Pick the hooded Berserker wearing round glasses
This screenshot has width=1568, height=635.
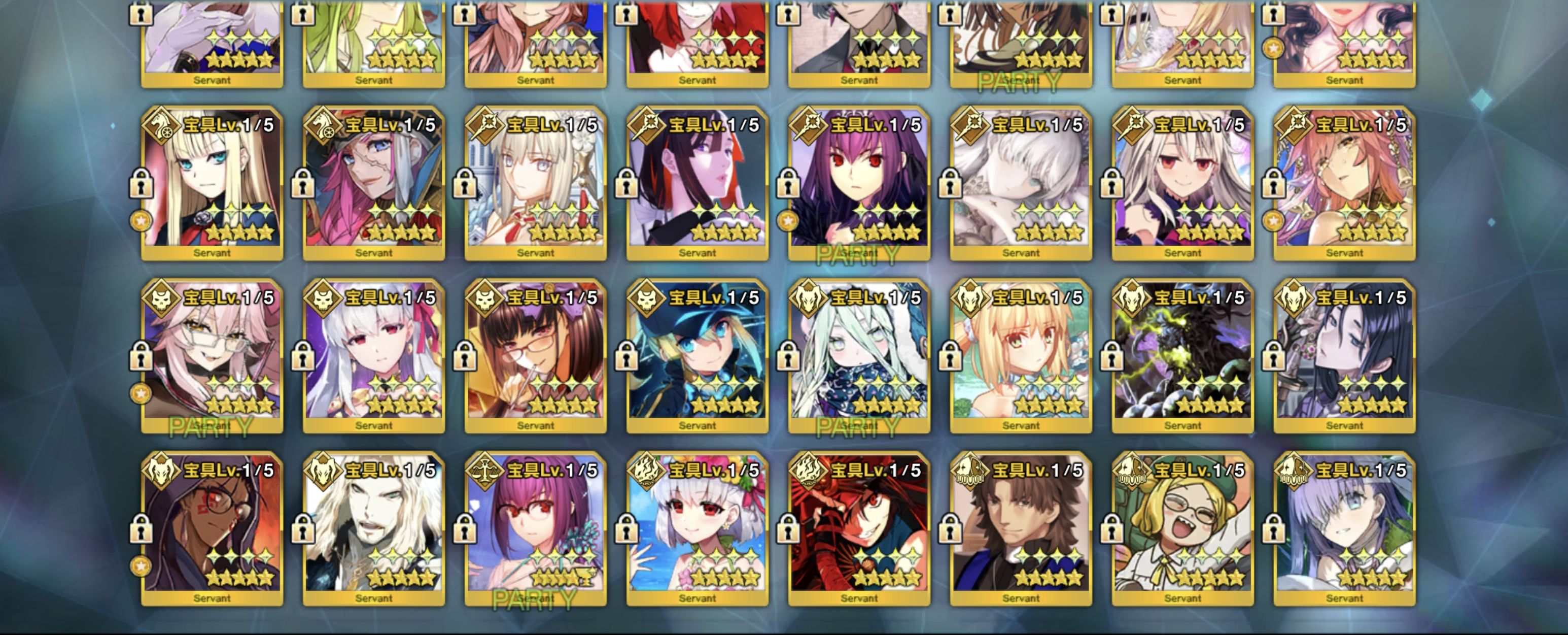pyautogui.click(x=212, y=528)
